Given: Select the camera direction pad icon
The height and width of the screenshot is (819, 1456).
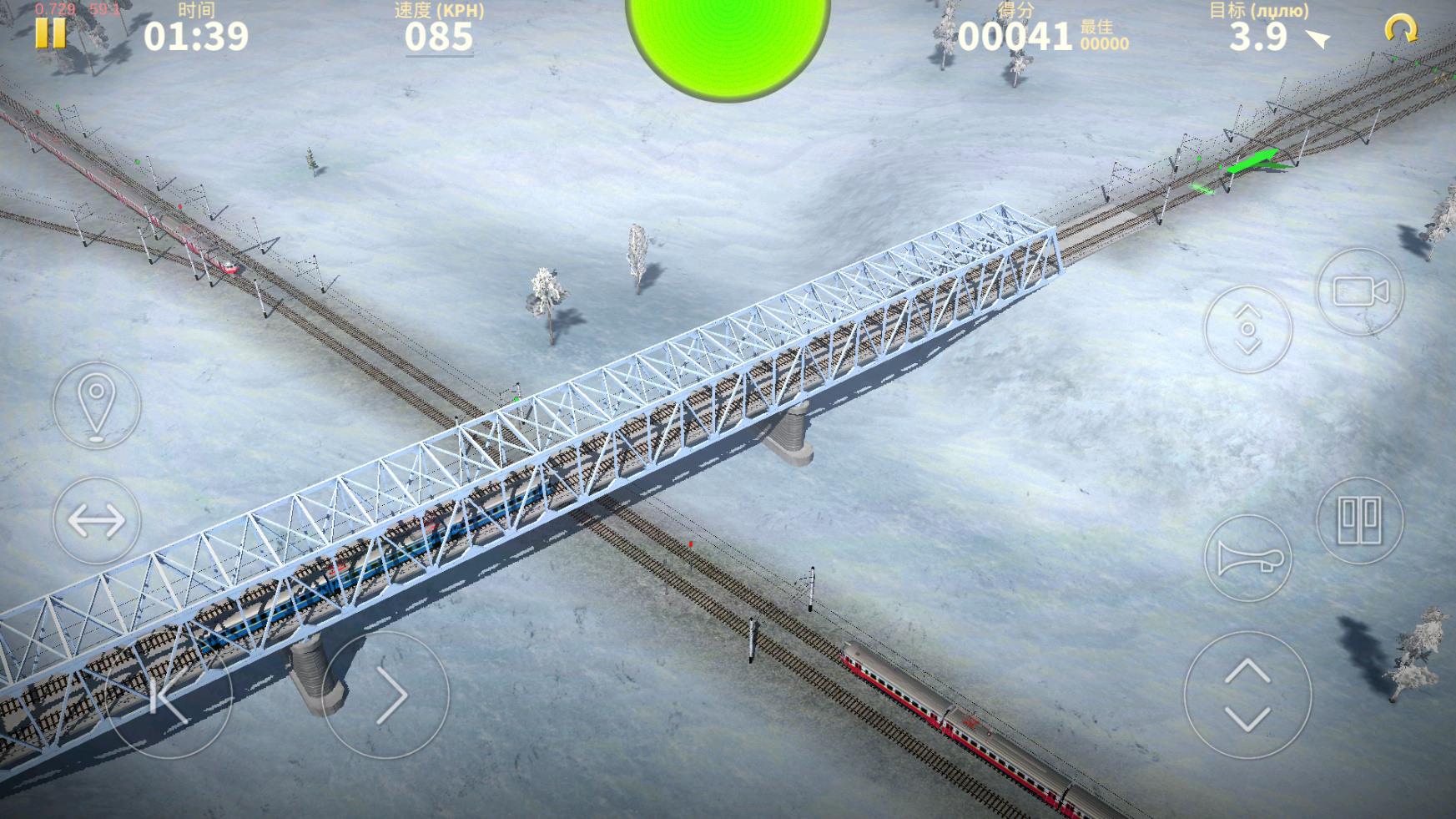Looking at the screenshot, I should click(x=1248, y=327).
